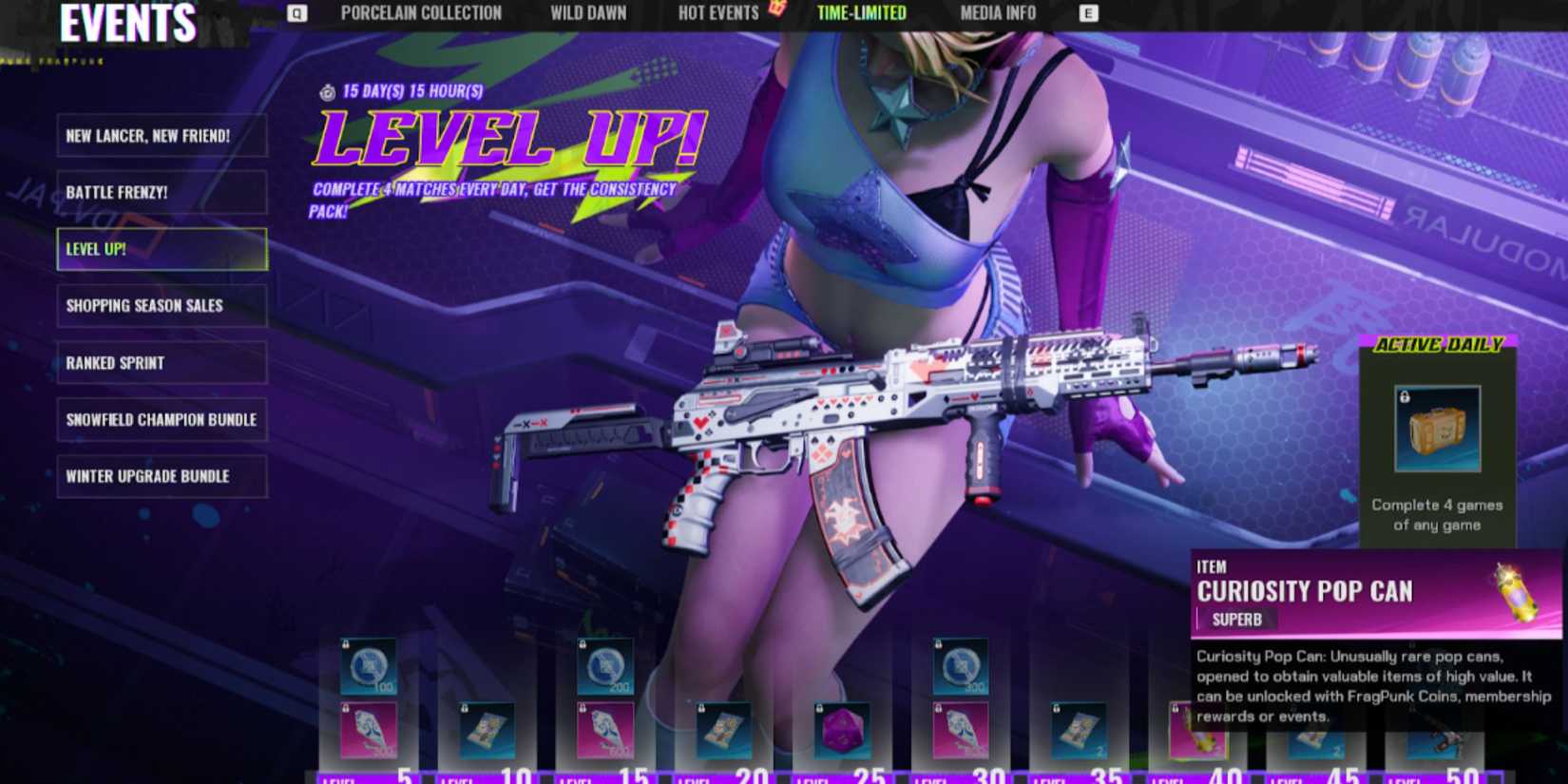View the Snowfield Champion Bundle
The width and height of the screenshot is (1568, 784).
(x=162, y=420)
